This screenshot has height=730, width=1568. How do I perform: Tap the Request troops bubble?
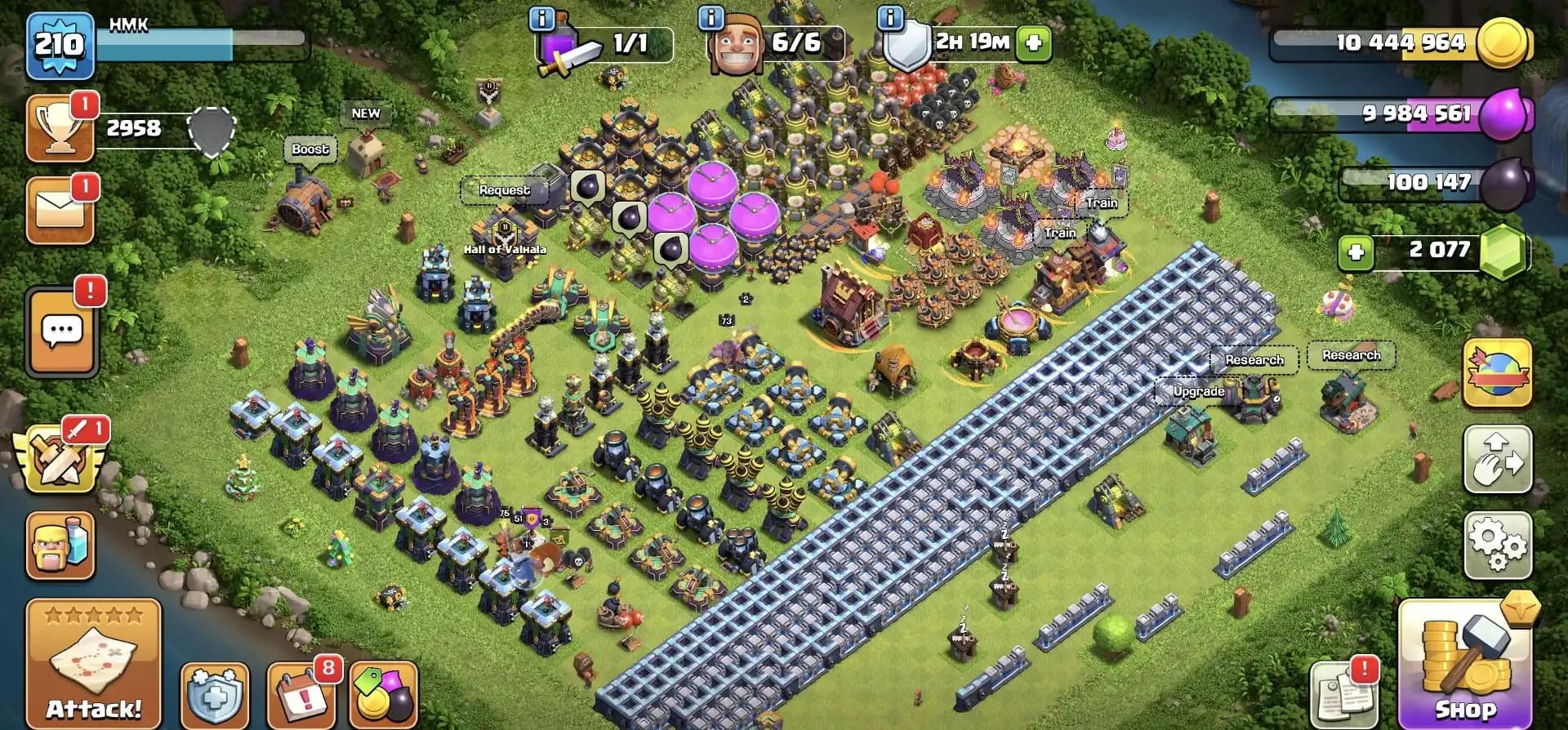tap(504, 189)
